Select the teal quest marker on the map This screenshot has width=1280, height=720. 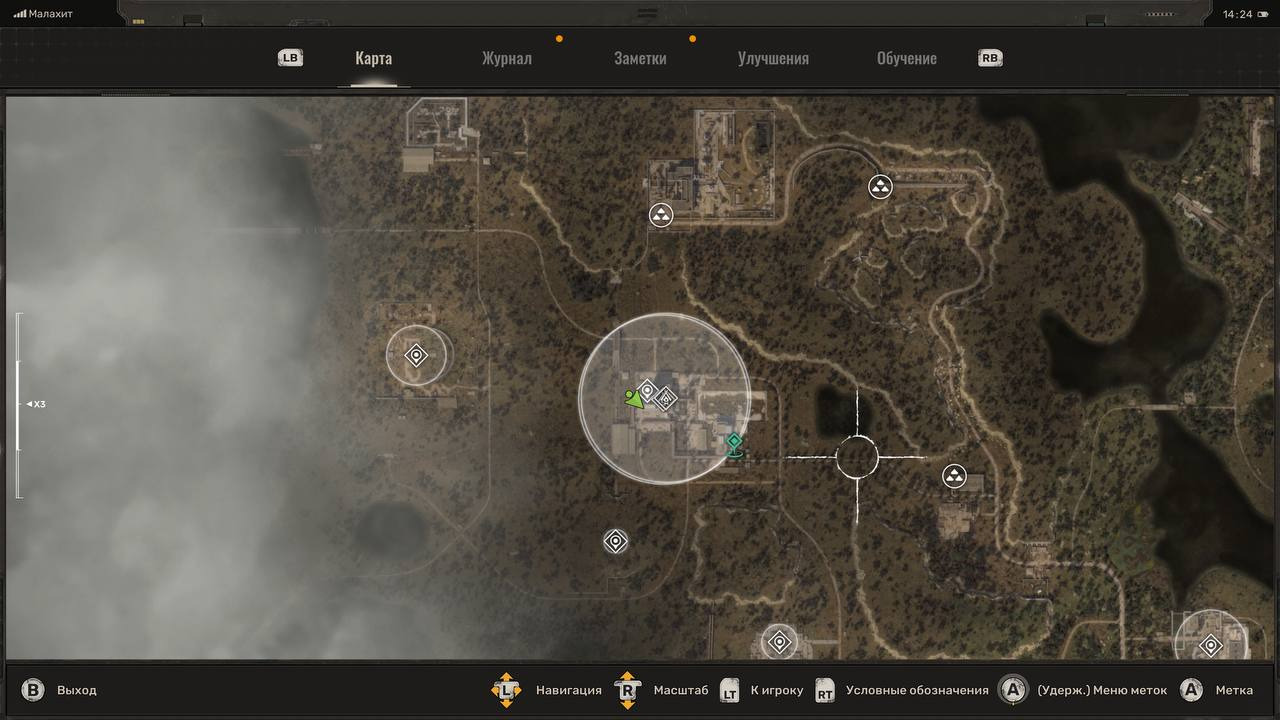point(735,443)
